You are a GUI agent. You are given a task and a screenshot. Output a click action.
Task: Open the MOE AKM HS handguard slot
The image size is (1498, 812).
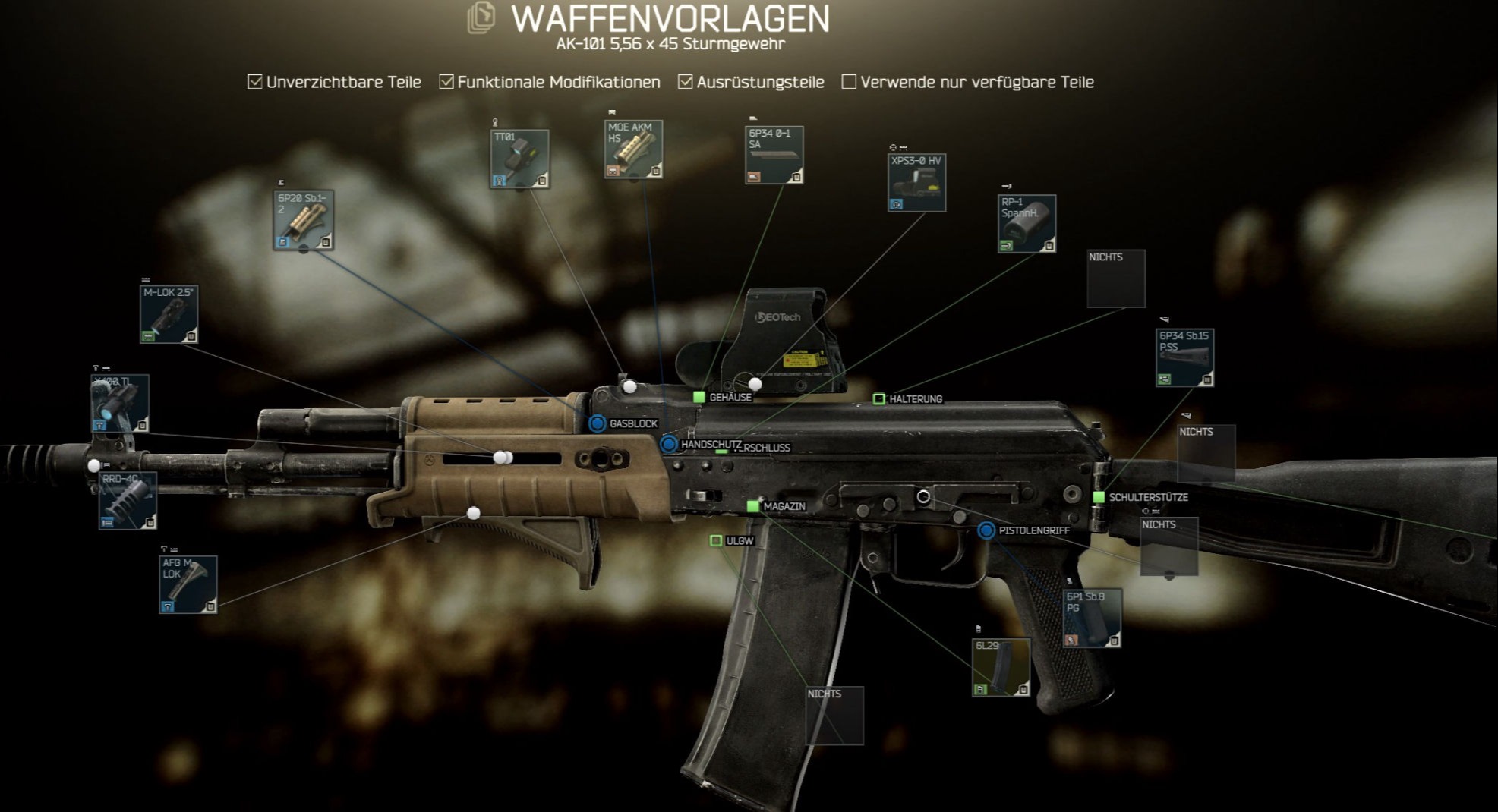[x=633, y=149]
